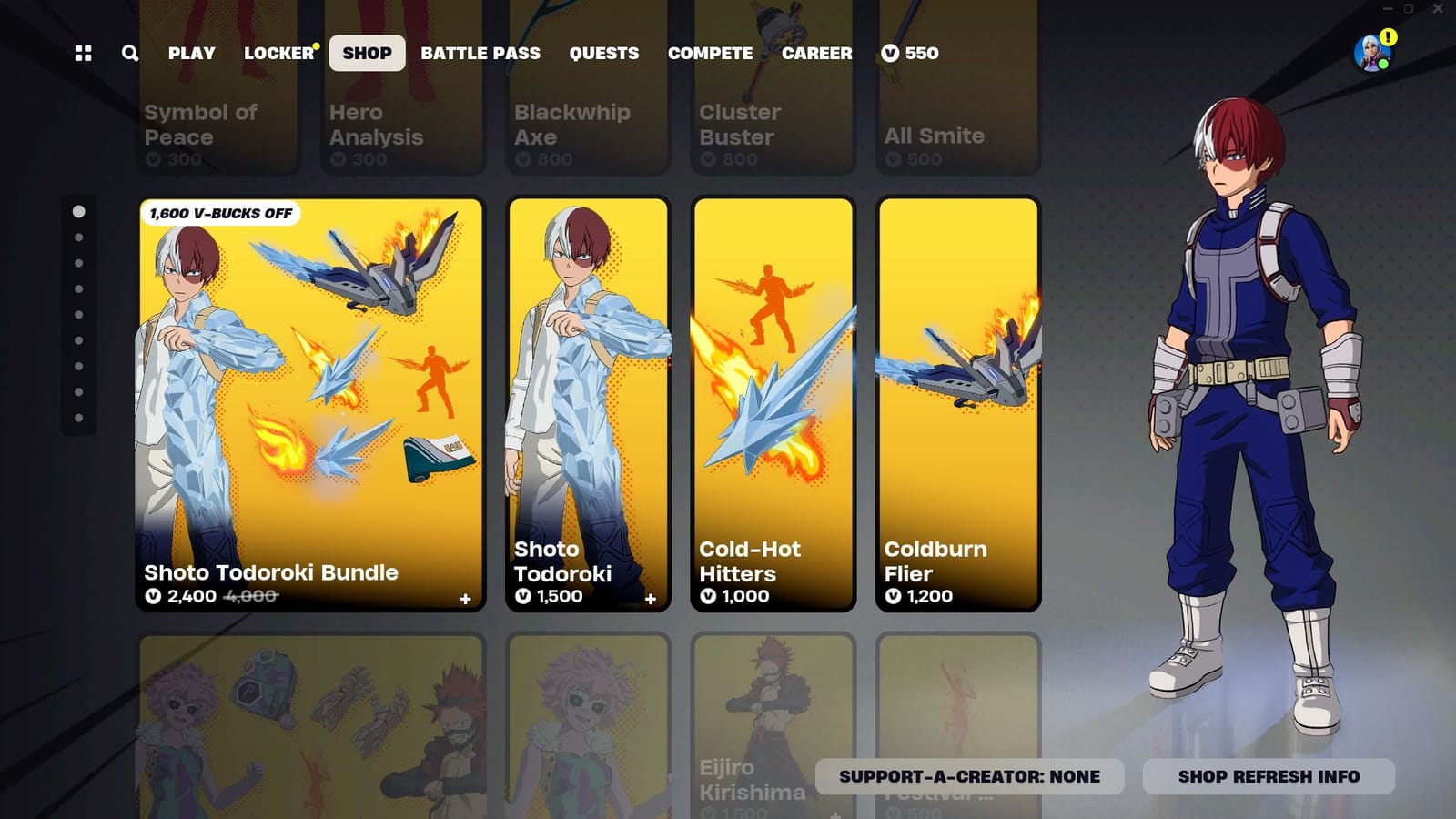
Task: Open the CAREER menu item
Action: click(x=817, y=54)
